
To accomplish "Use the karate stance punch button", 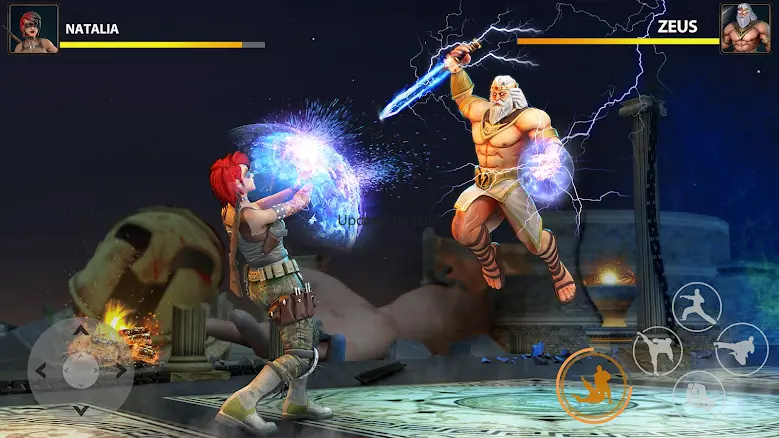I will click(x=698, y=307).
